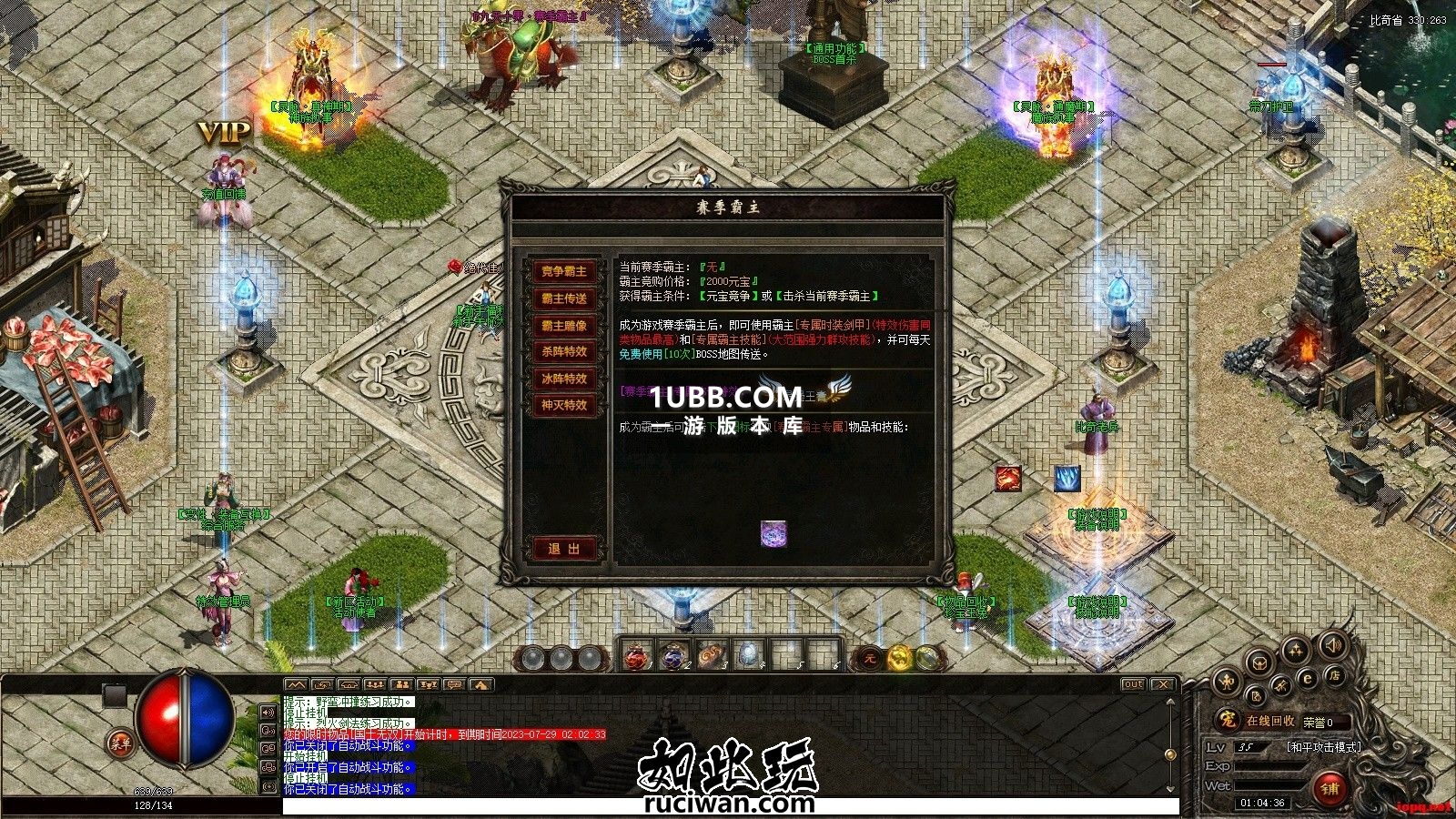Image resolution: width=1456 pixels, height=819 pixels.
Task: Activate the 杀阵特效 button
Action: [x=564, y=351]
